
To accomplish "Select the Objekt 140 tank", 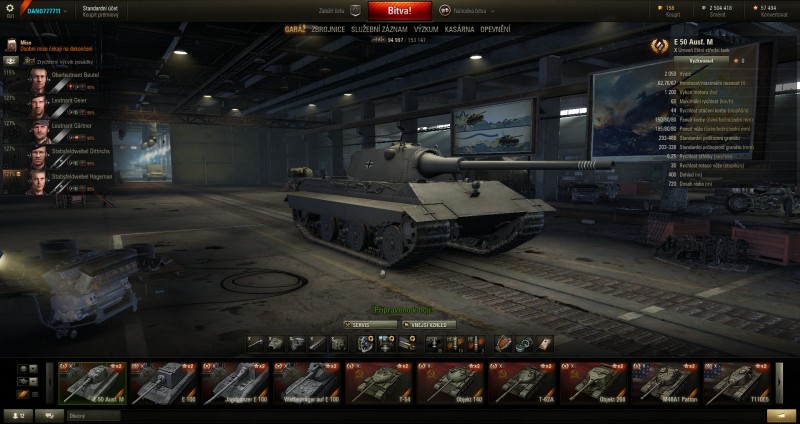I will point(451,383).
